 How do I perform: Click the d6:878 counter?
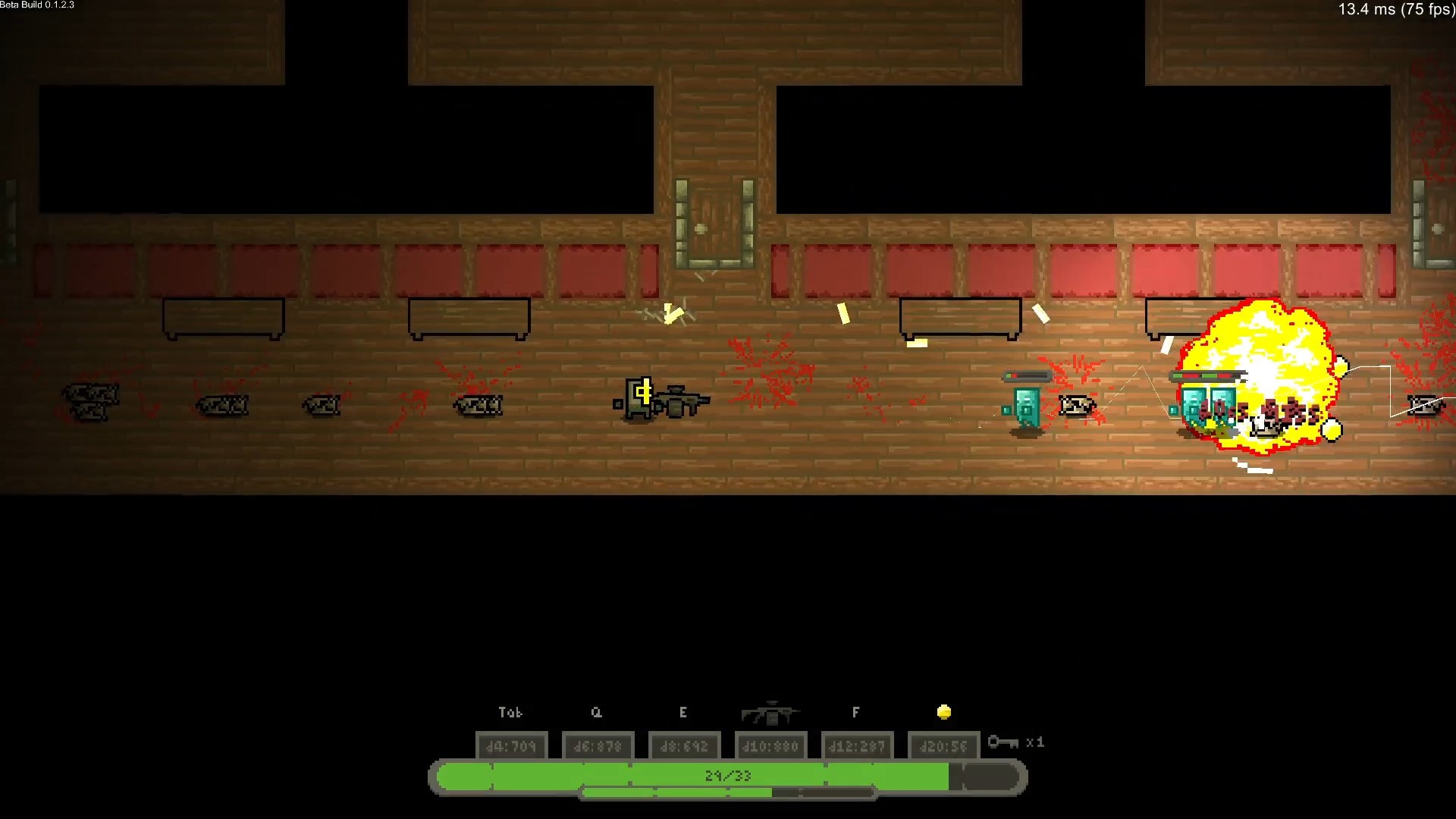tap(598, 745)
